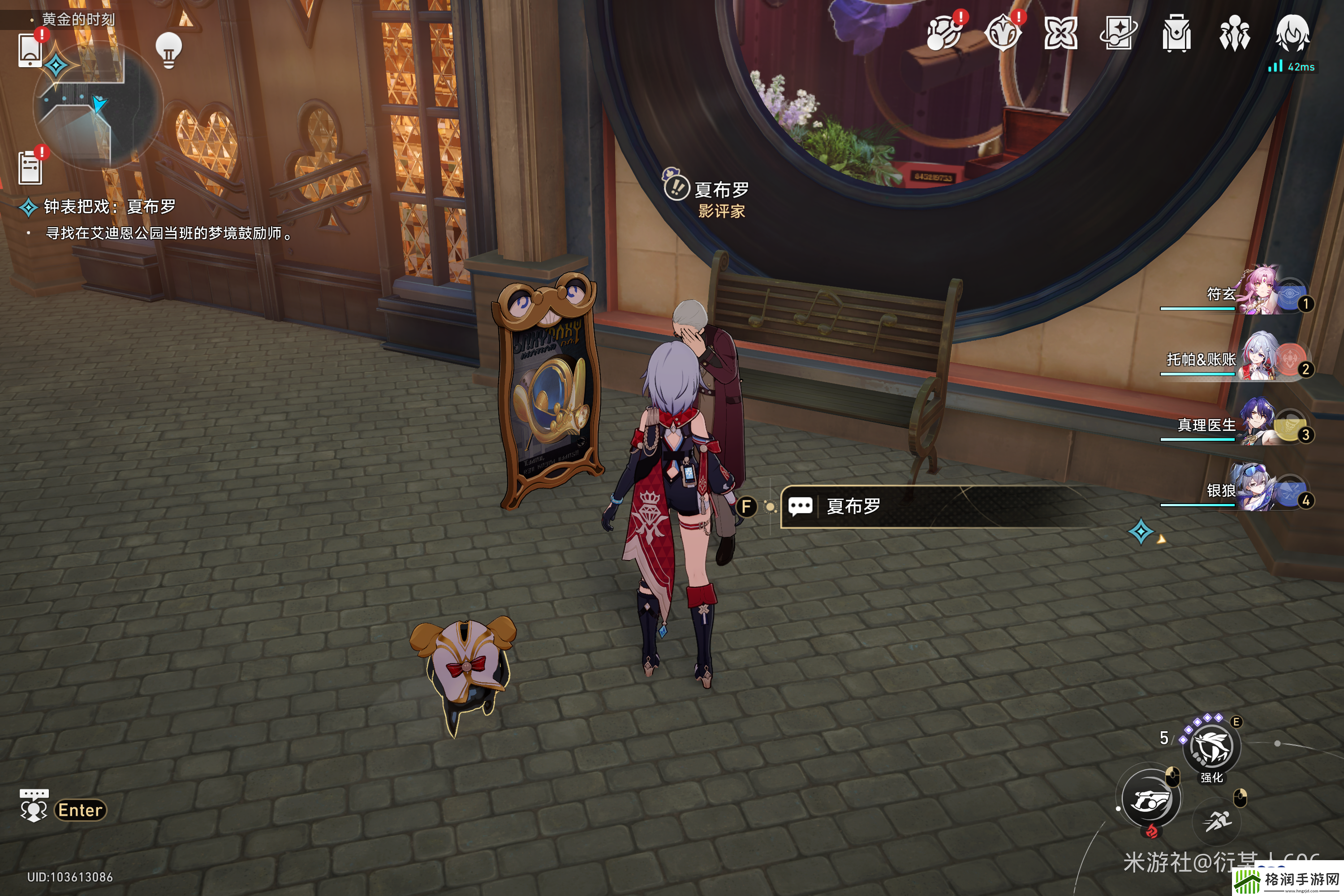Open the Travel Log events icon
Image resolution: width=1344 pixels, height=896 pixels.
pos(944,33)
